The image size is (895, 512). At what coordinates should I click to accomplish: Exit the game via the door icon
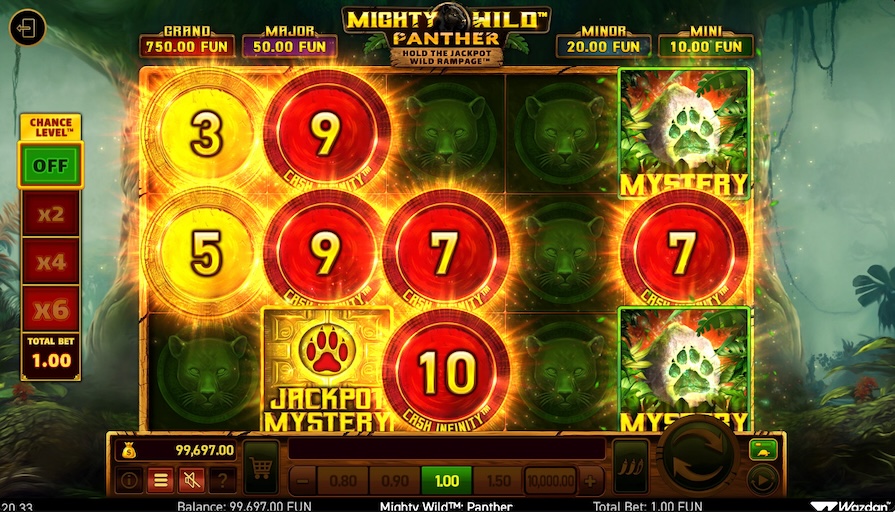(x=28, y=27)
